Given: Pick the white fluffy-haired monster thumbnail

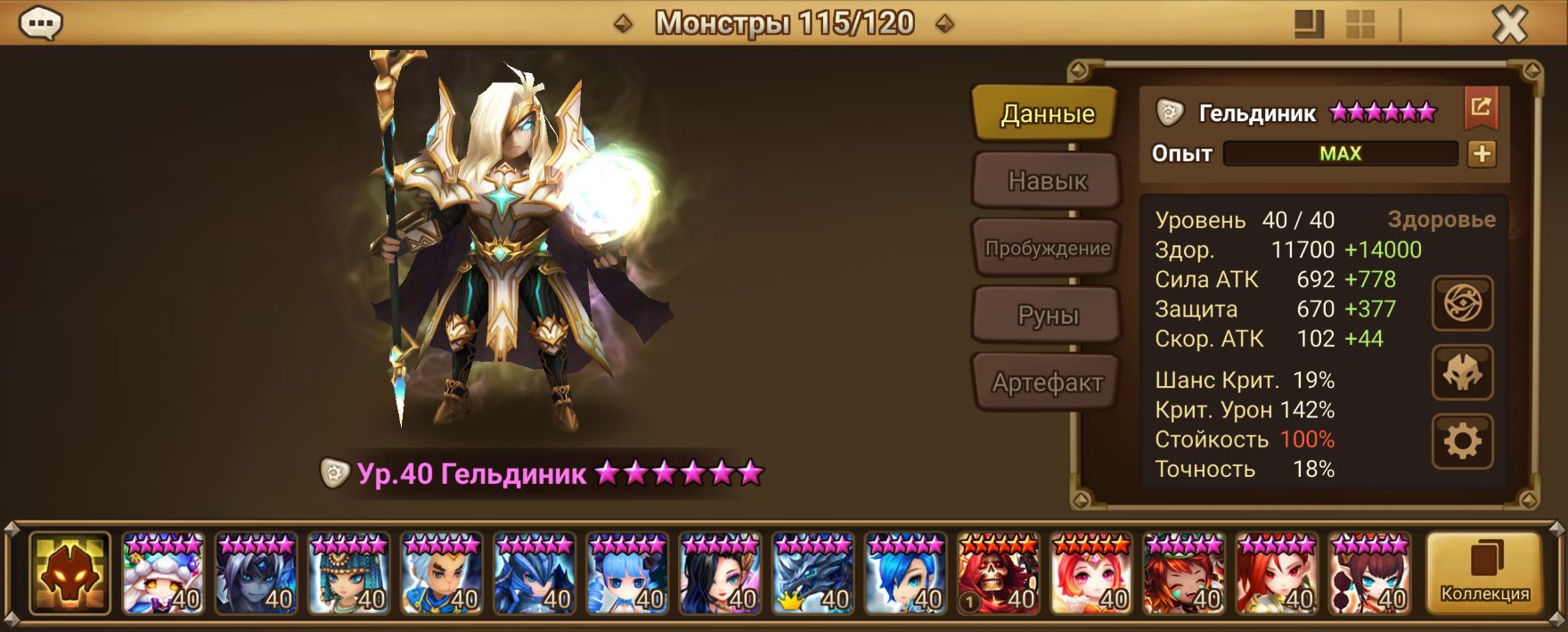Looking at the screenshot, I should click(x=164, y=575).
